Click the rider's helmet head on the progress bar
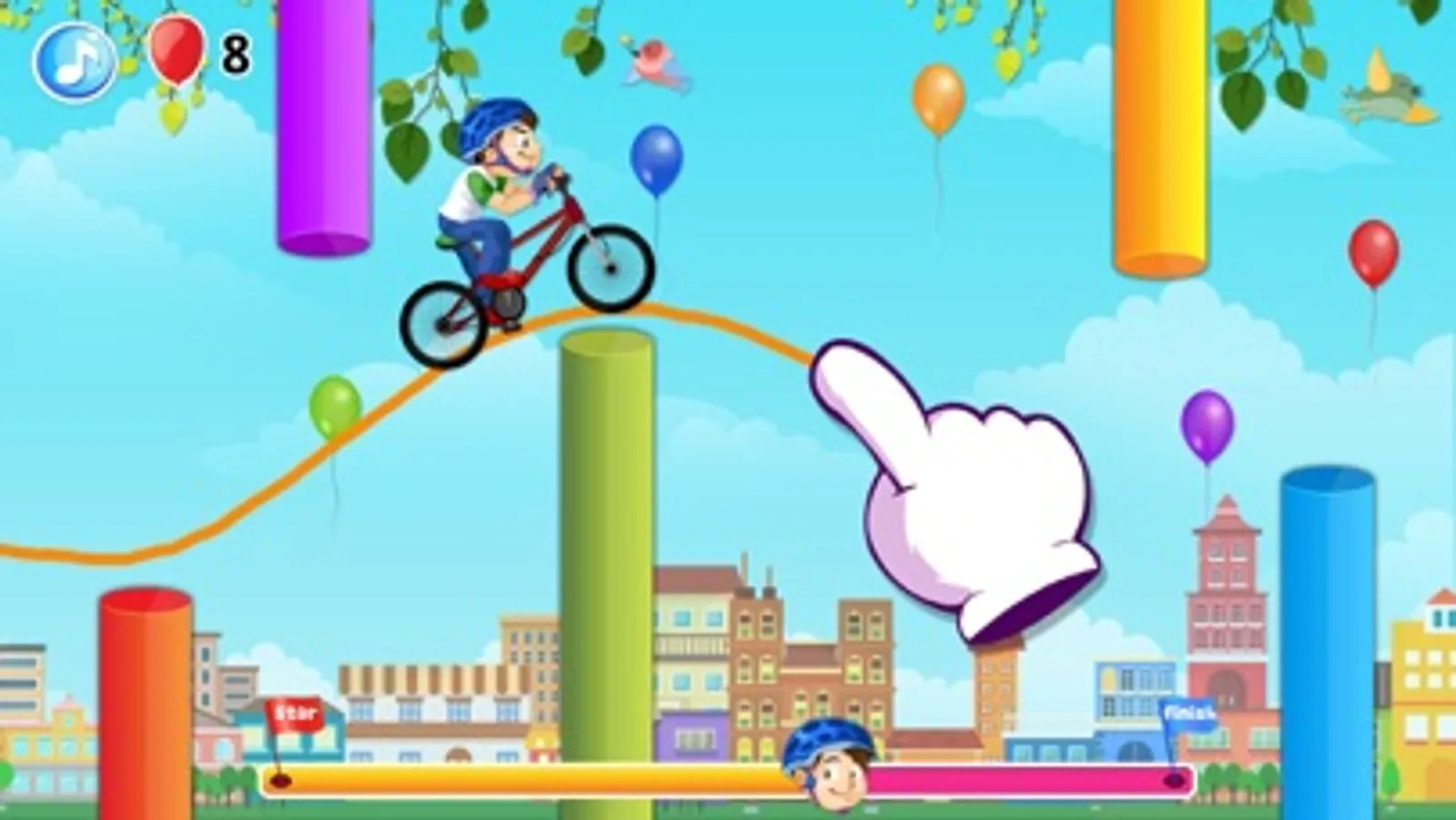 (x=826, y=765)
